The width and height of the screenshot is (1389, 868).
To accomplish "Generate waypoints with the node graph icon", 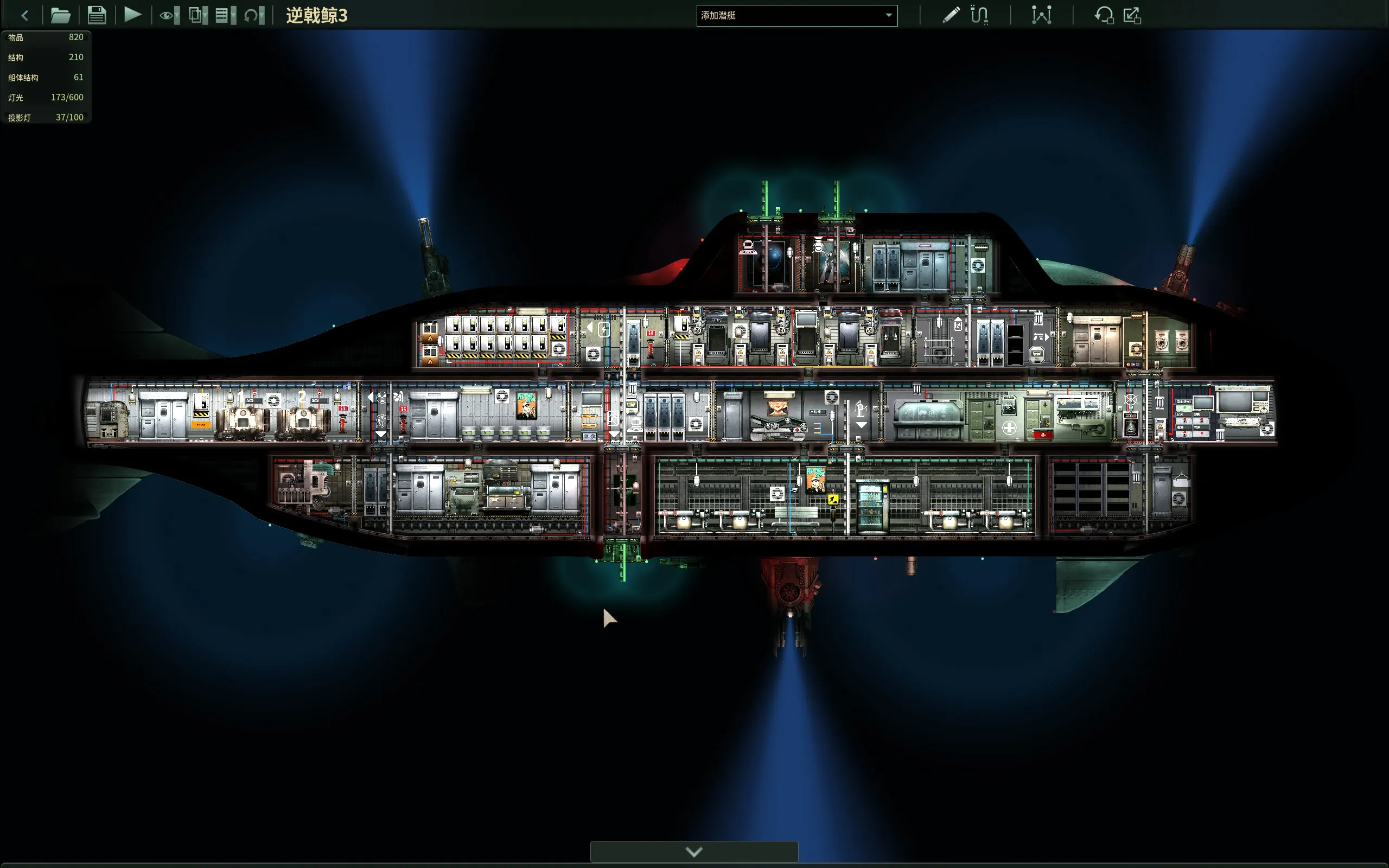I will click(x=1041, y=15).
